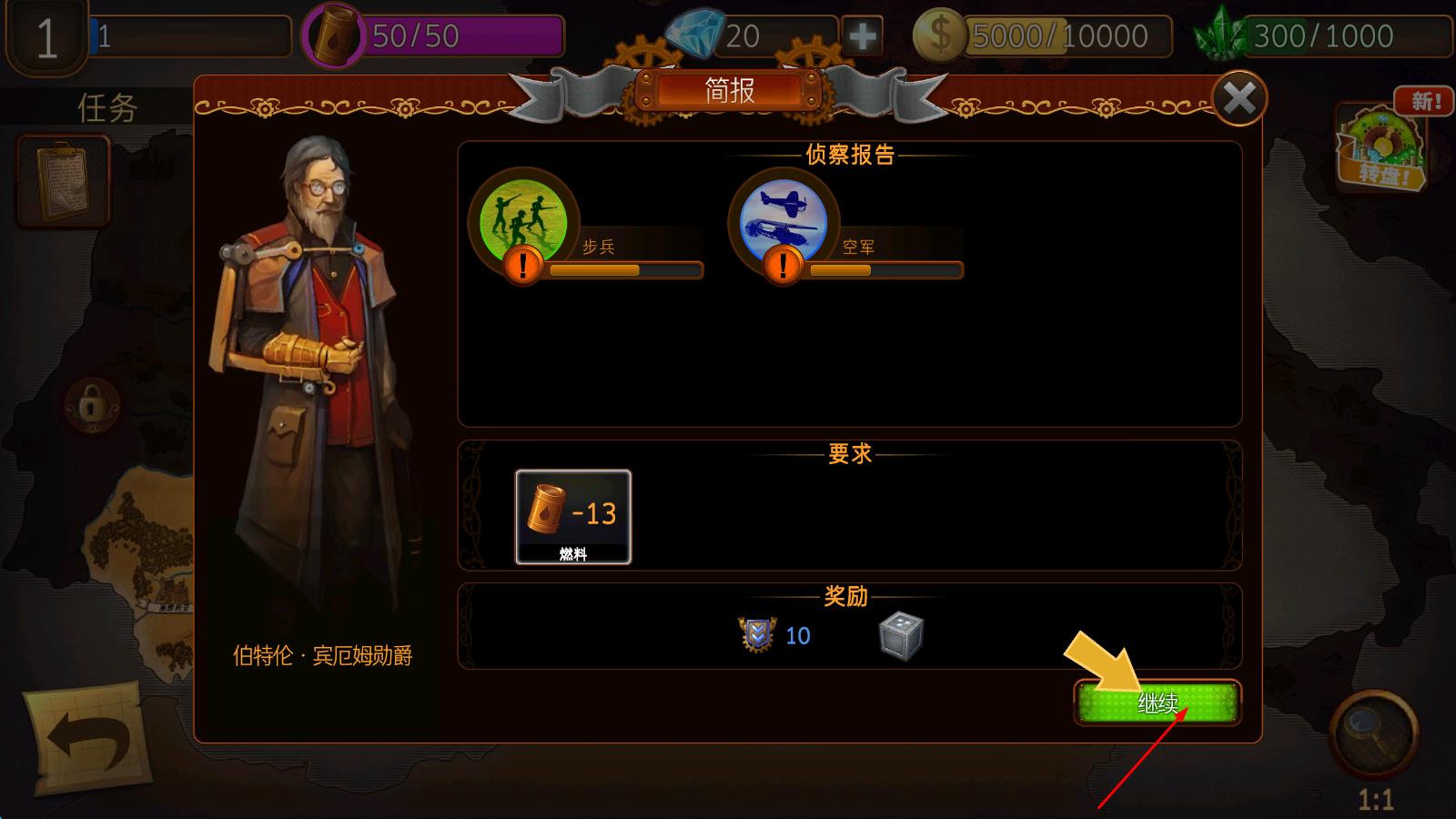This screenshot has height=819, width=1456.
Task: Inspect the 燃料 fuel requirement tile
Action: pyautogui.click(x=573, y=516)
